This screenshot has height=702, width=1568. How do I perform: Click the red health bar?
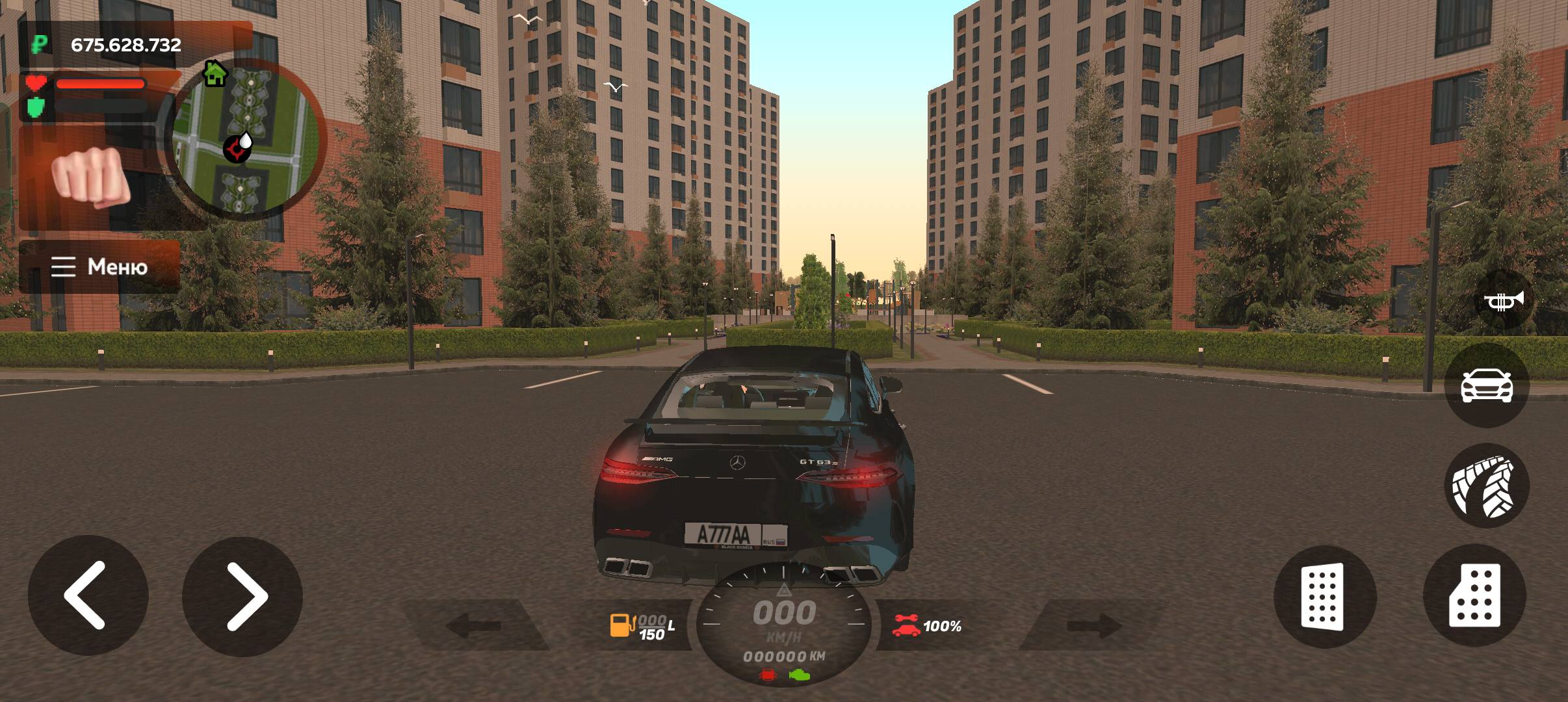coord(101,83)
